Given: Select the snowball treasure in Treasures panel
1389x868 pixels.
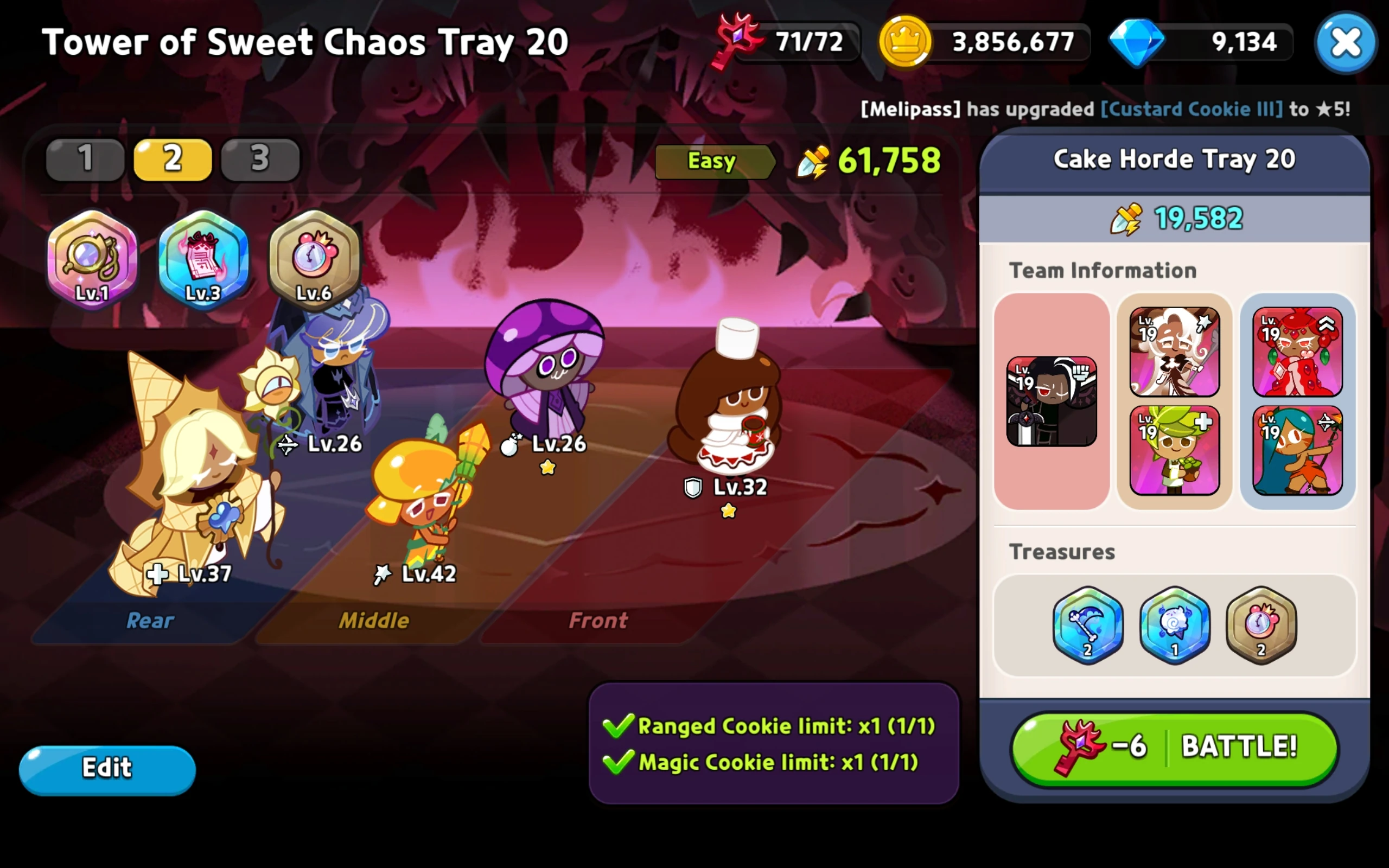Looking at the screenshot, I should (1174, 626).
